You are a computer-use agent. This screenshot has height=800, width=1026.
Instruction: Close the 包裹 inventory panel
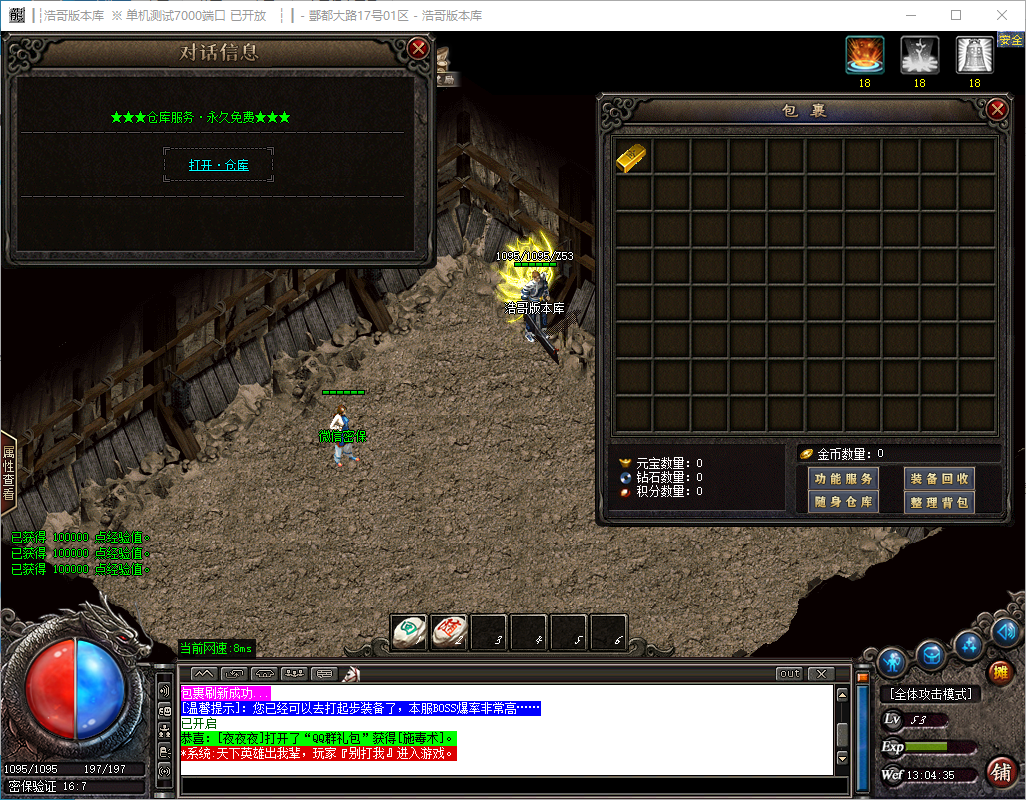(996, 110)
